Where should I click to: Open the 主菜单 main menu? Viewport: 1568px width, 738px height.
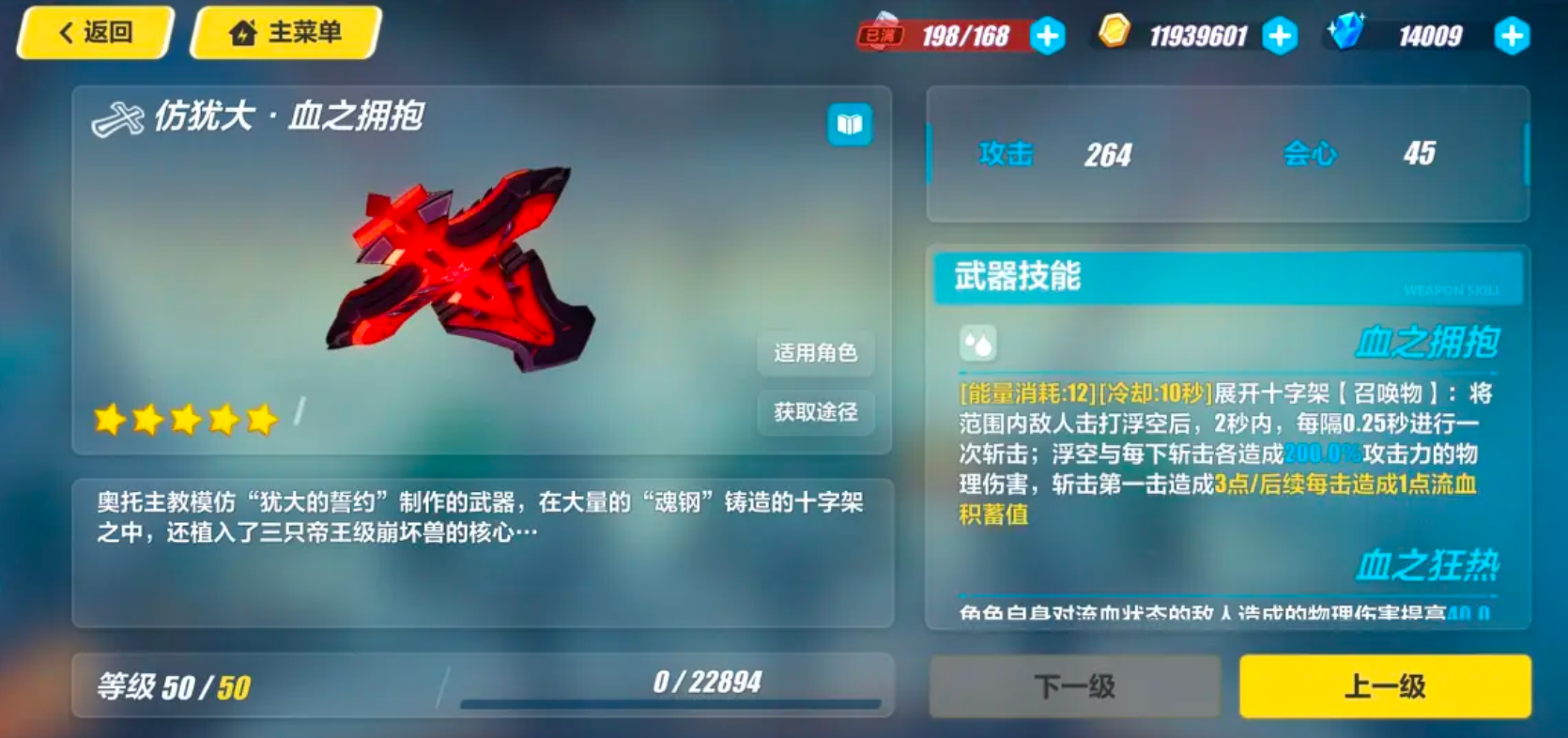coord(285,33)
